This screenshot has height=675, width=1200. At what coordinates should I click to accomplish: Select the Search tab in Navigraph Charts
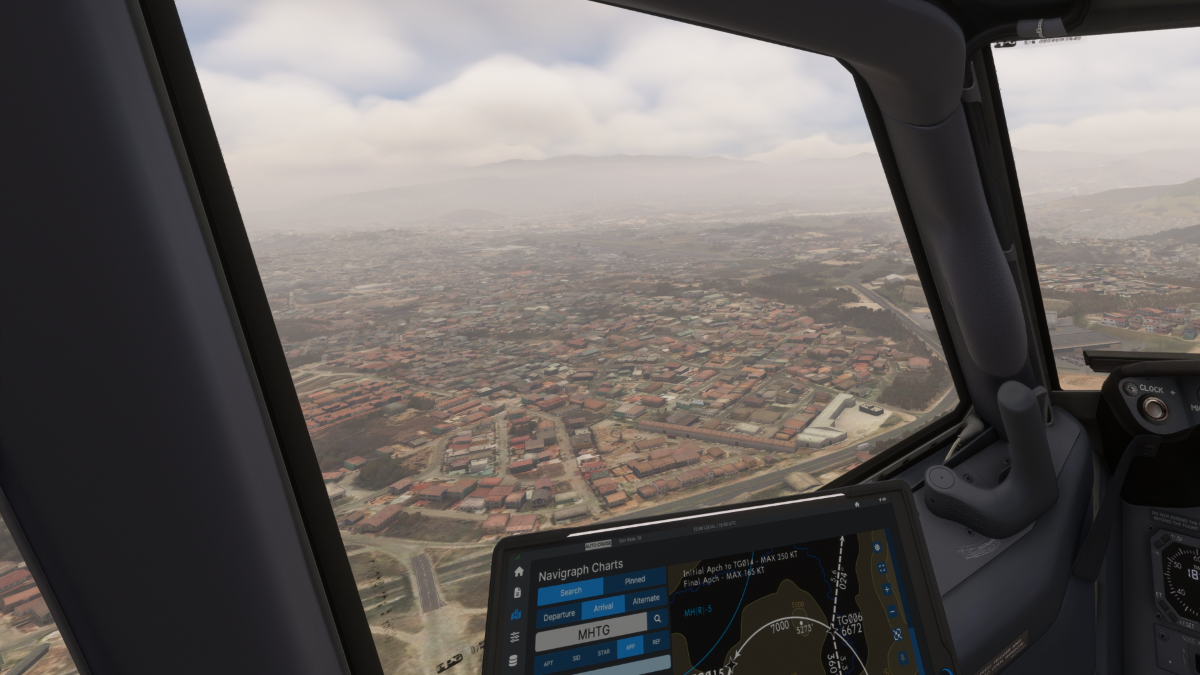point(571,591)
